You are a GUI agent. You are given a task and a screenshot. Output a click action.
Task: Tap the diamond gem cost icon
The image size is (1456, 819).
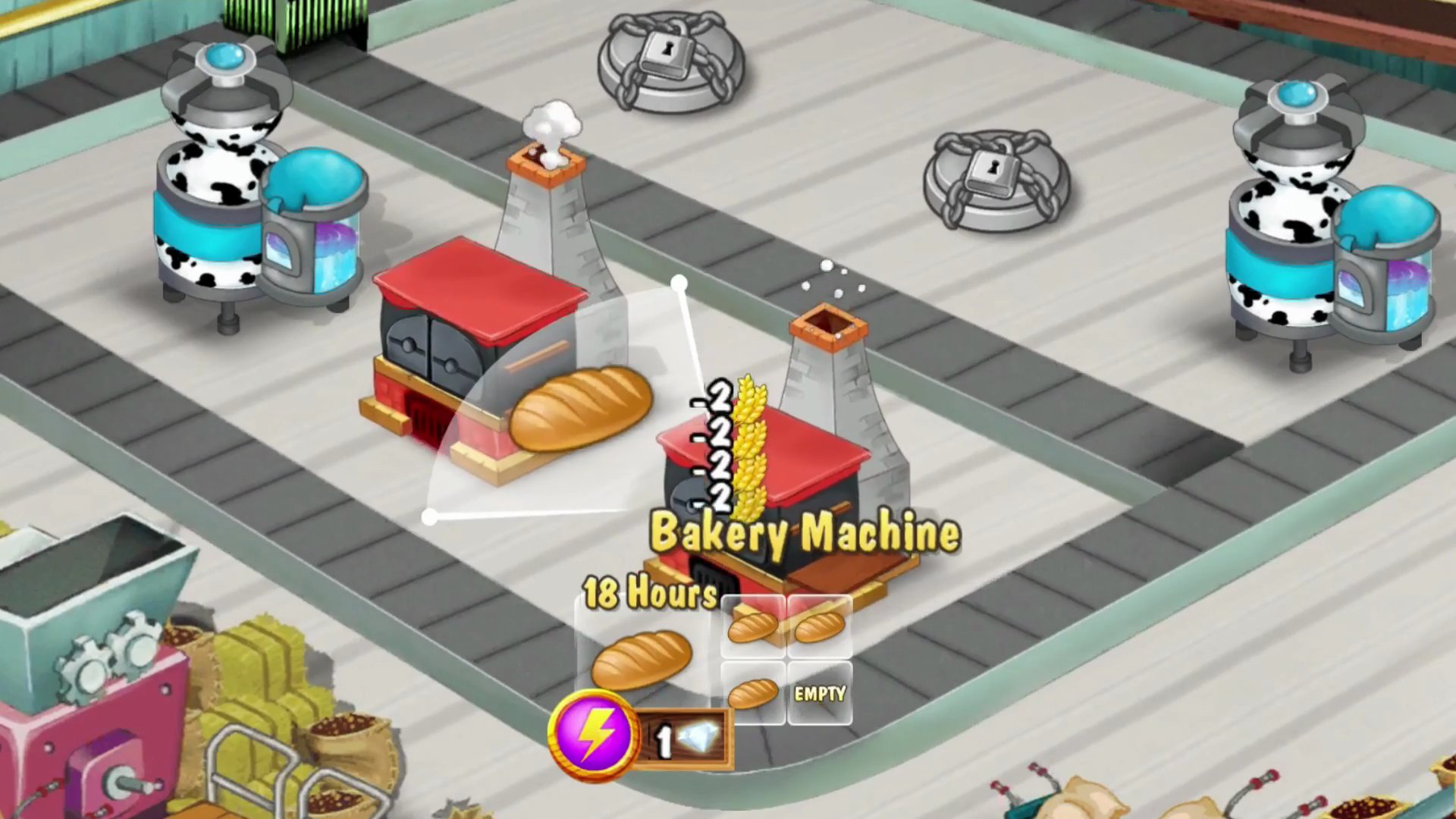(702, 735)
